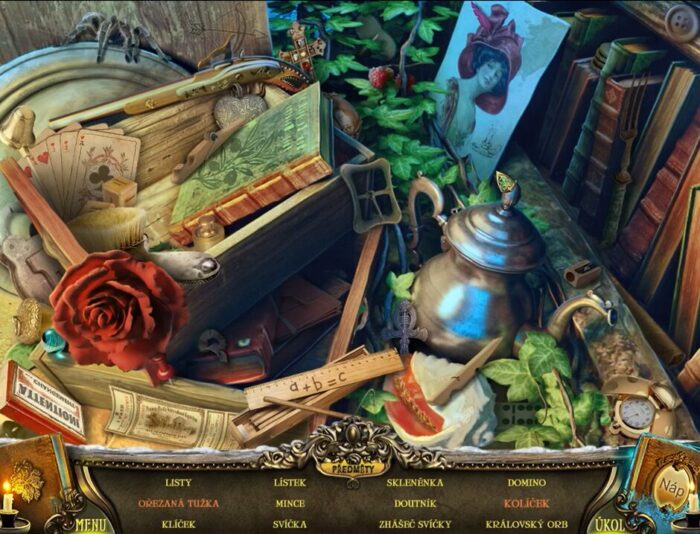This screenshot has height=534, width=700.
Task: Select the SKLENĚNKA list entry
Action: [414, 483]
